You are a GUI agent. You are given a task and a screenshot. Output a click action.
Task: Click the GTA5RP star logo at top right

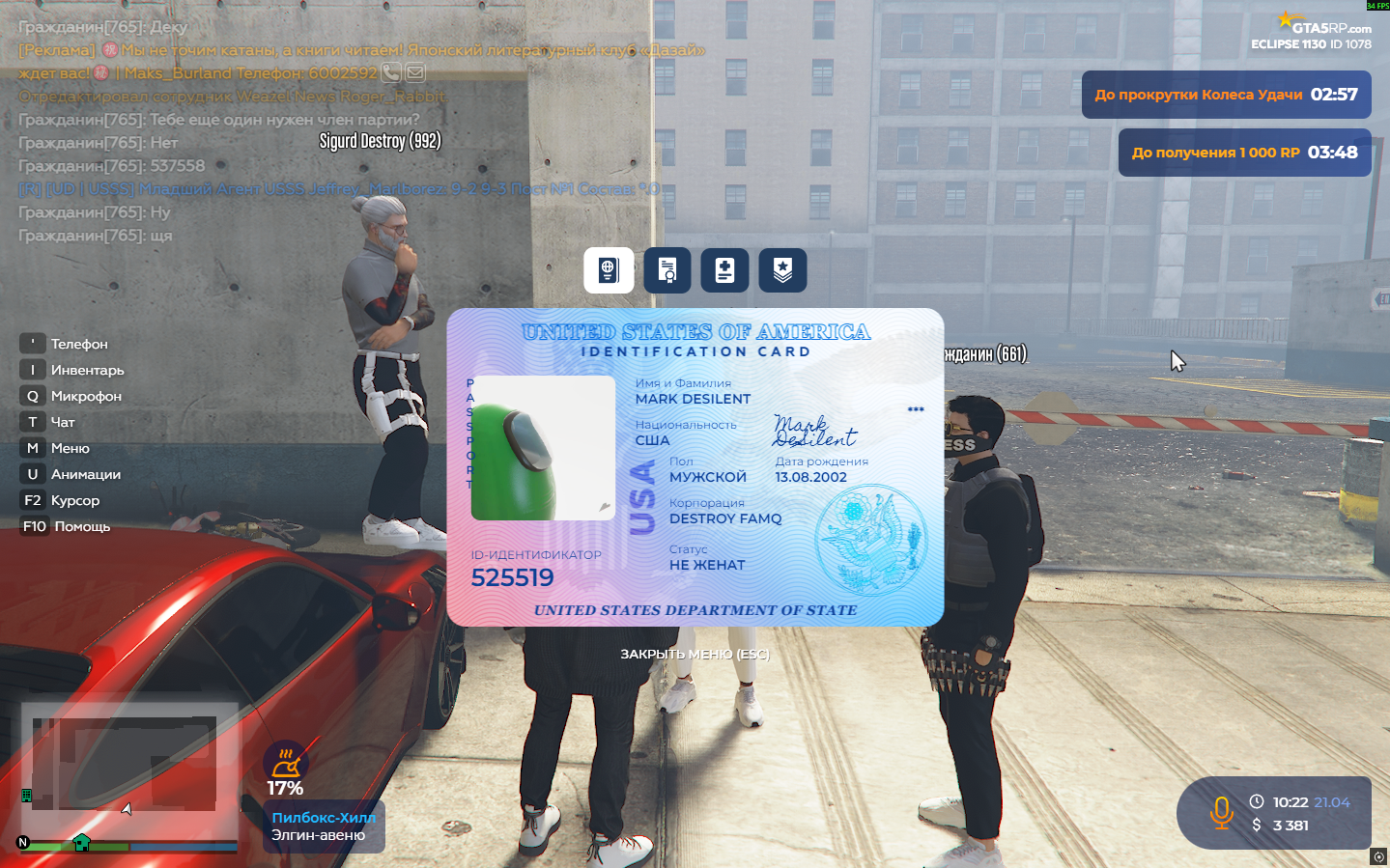pyautogui.click(x=1286, y=17)
